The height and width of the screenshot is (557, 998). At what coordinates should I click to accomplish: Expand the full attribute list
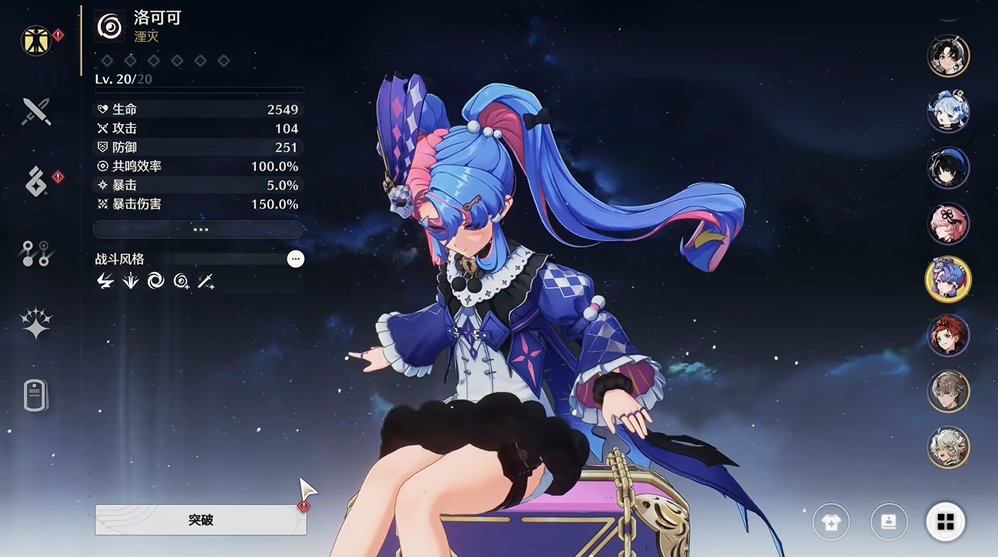[200, 229]
